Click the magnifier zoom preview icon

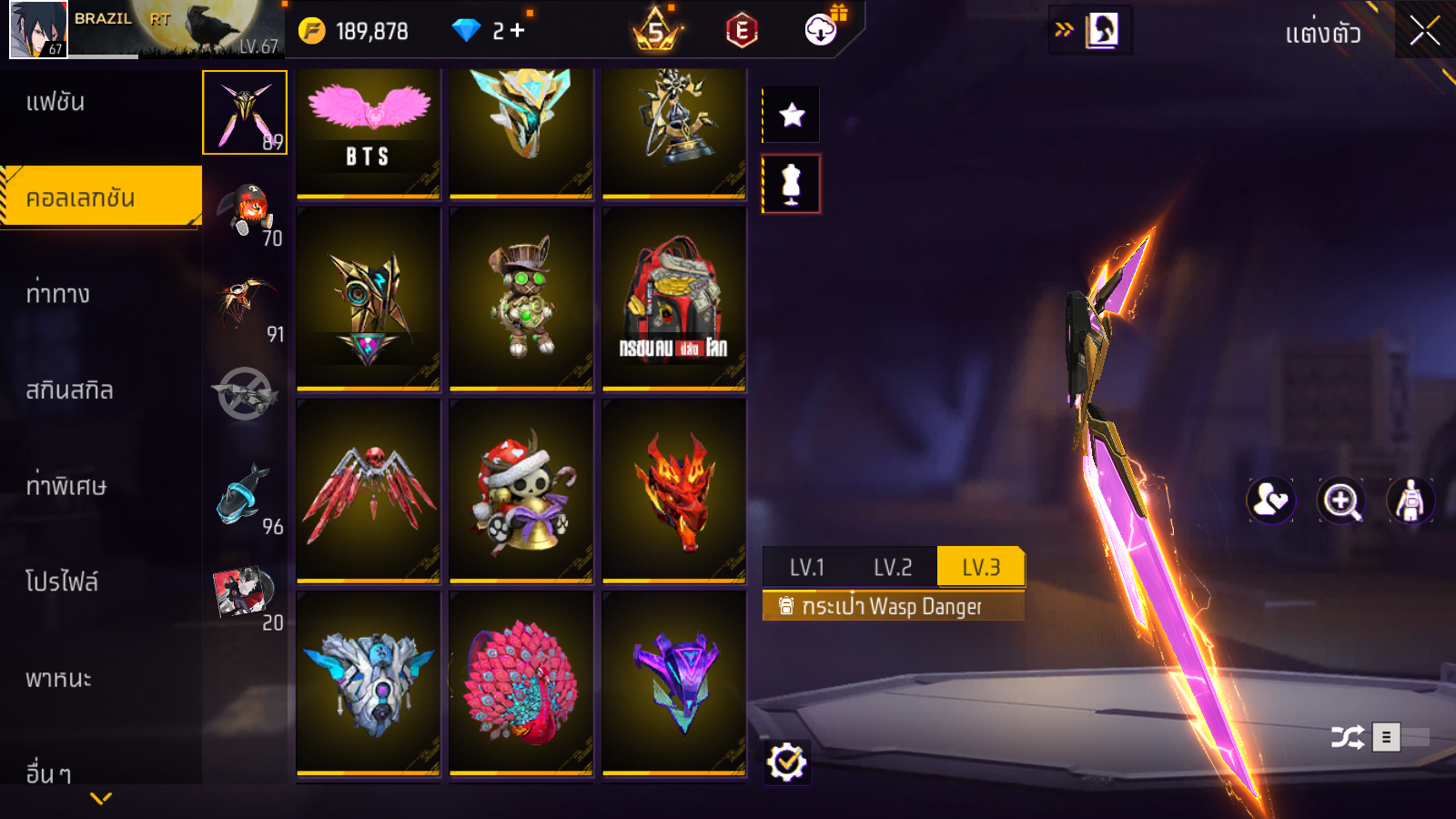coord(1340,500)
